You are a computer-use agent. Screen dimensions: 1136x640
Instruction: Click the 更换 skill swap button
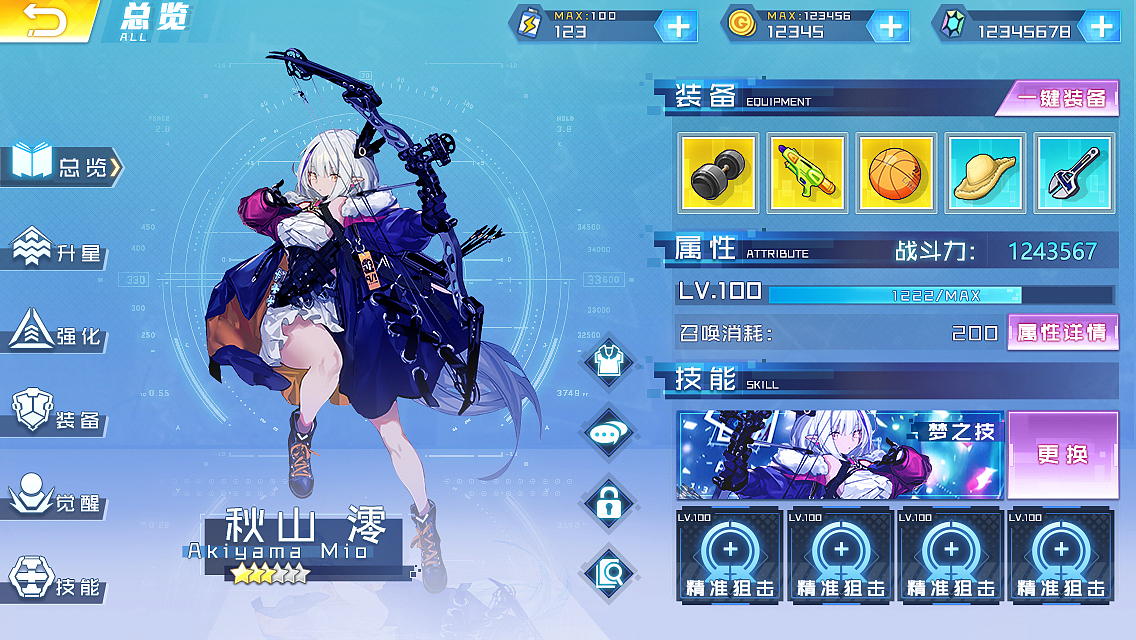(1062, 455)
